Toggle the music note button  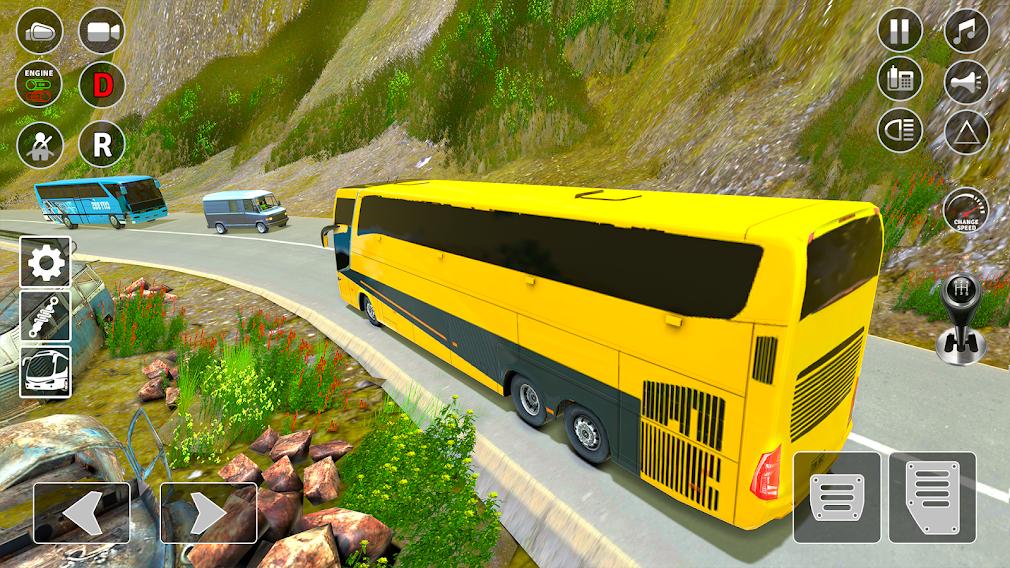point(966,30)
